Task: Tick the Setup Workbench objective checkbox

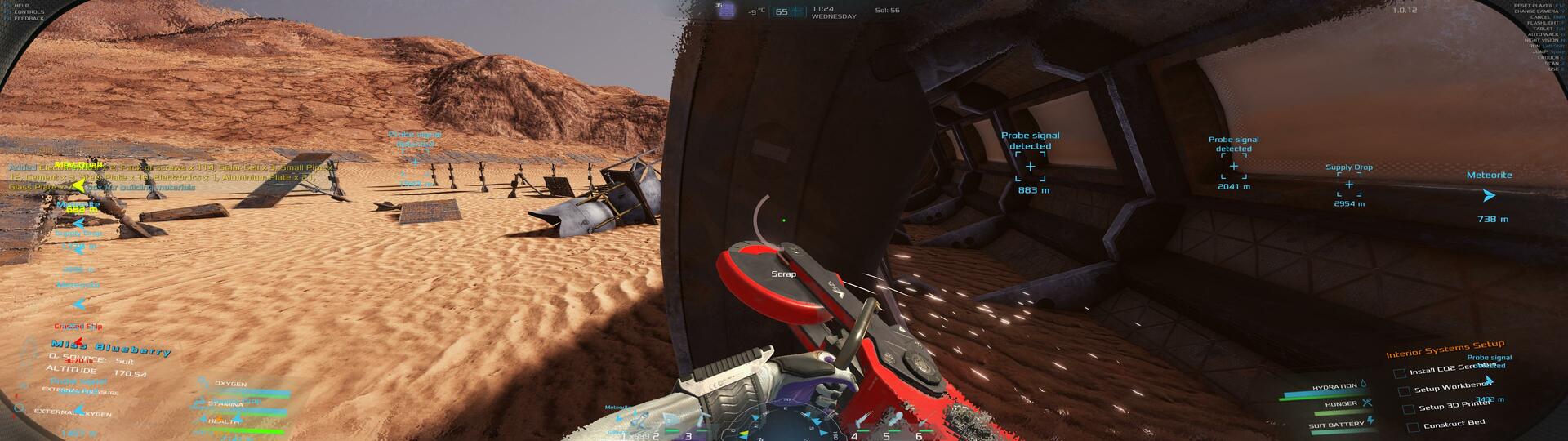Action: (x=1404, y=391)
